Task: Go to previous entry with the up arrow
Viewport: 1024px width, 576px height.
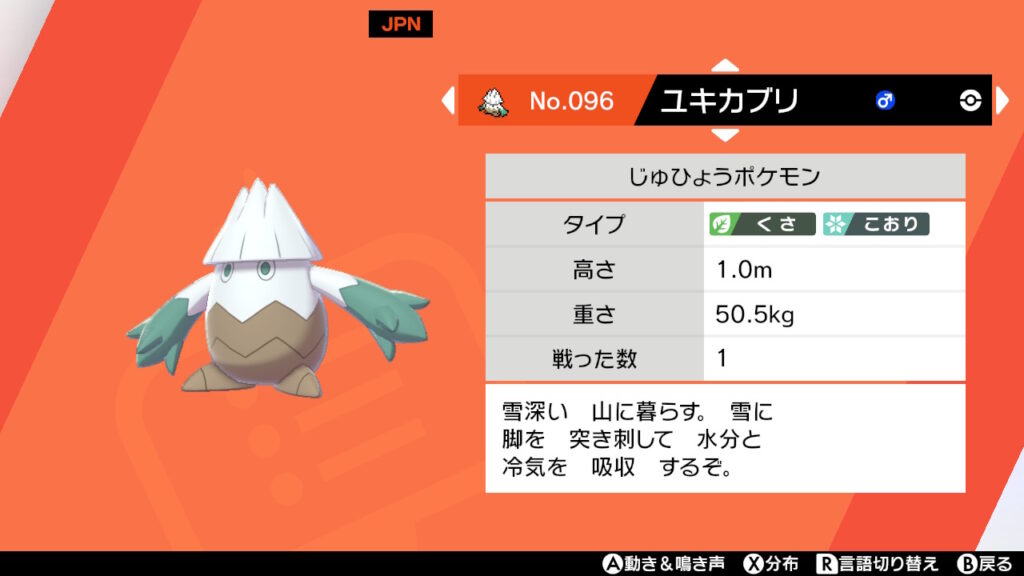Action: (x=725, y=66)
